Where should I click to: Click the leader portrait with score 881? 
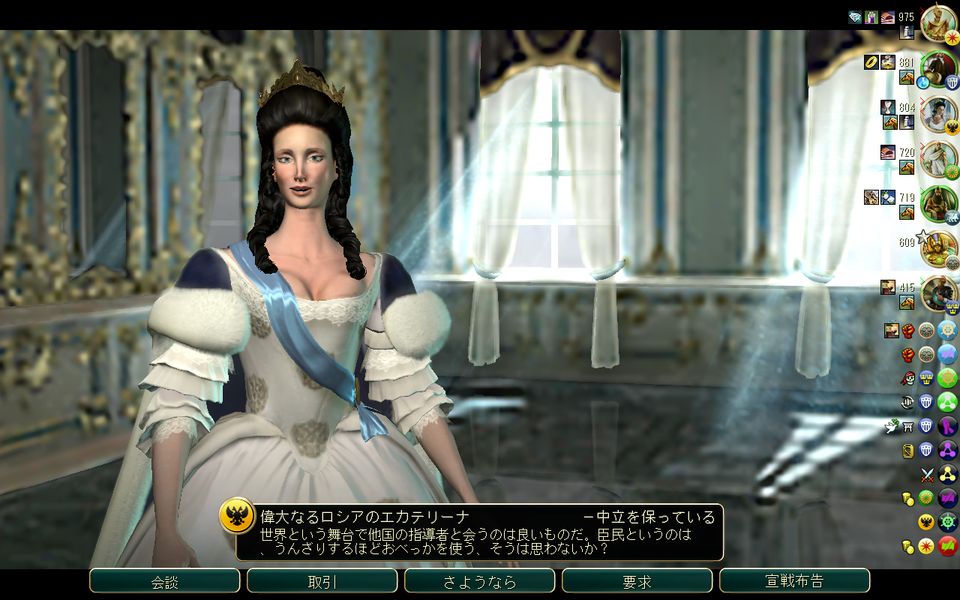tap(938, 68)
